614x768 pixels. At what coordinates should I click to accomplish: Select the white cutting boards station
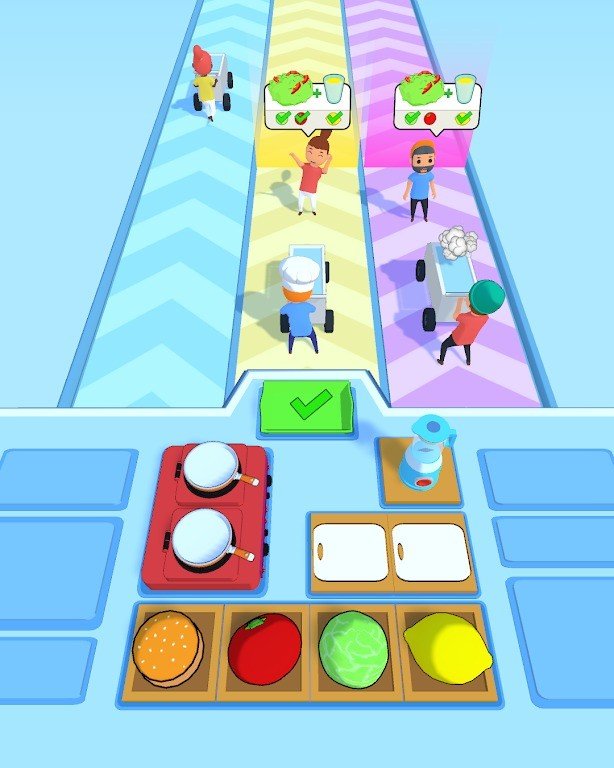point(390,551)
